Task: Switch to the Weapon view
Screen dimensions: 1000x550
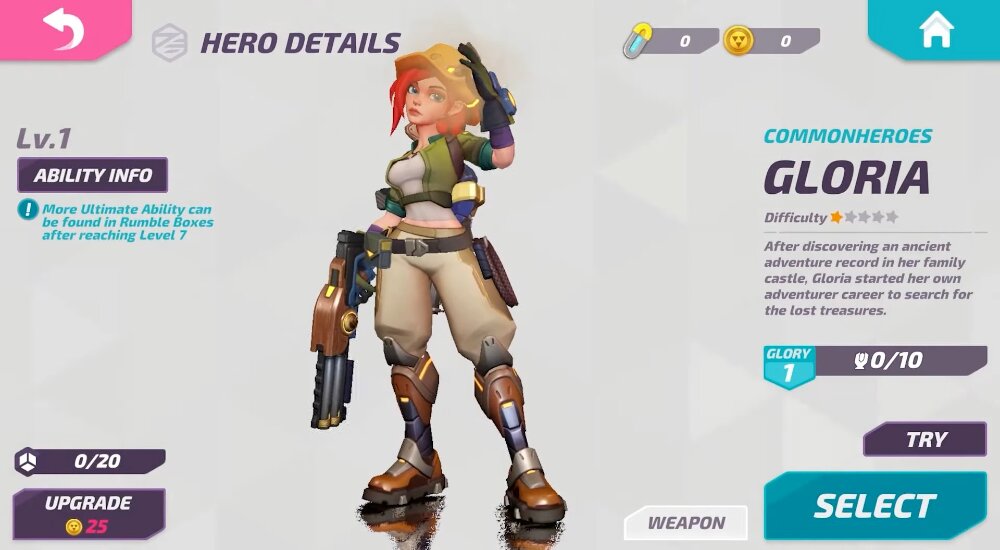Action: (x=686, y=523)
